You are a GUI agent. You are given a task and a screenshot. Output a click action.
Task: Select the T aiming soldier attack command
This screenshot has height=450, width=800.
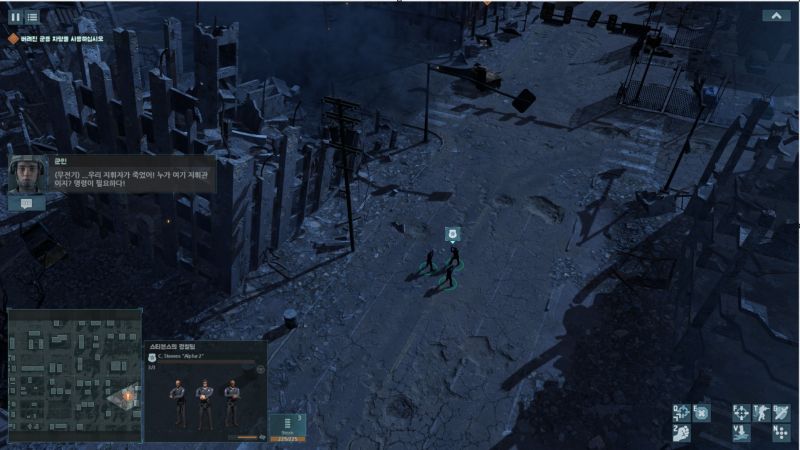(x=761, y=412)
